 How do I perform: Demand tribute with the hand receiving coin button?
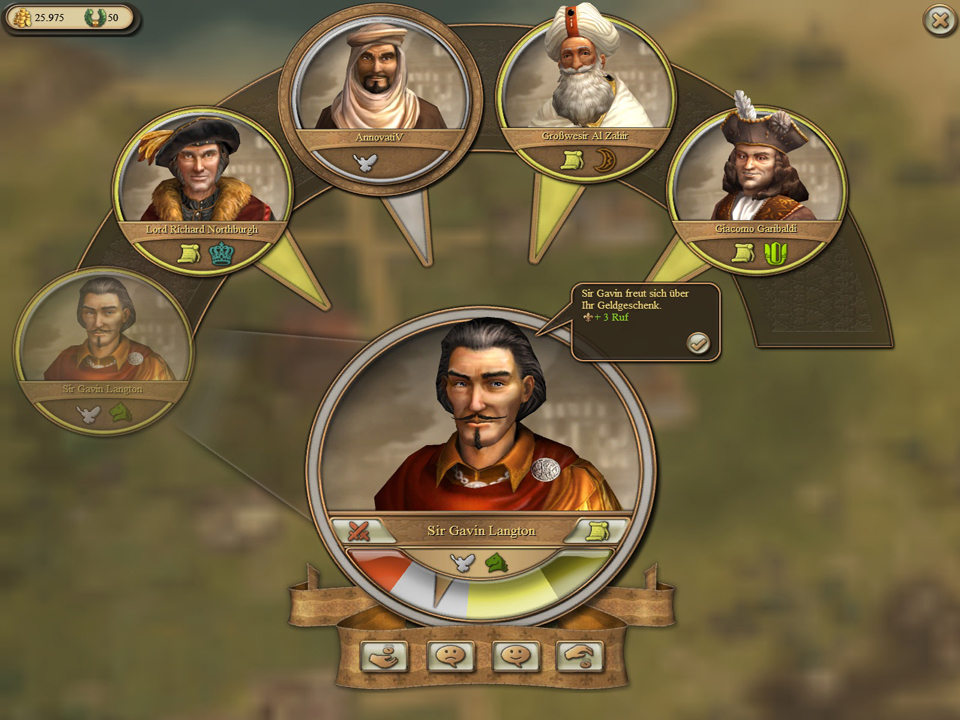[384, 656]
